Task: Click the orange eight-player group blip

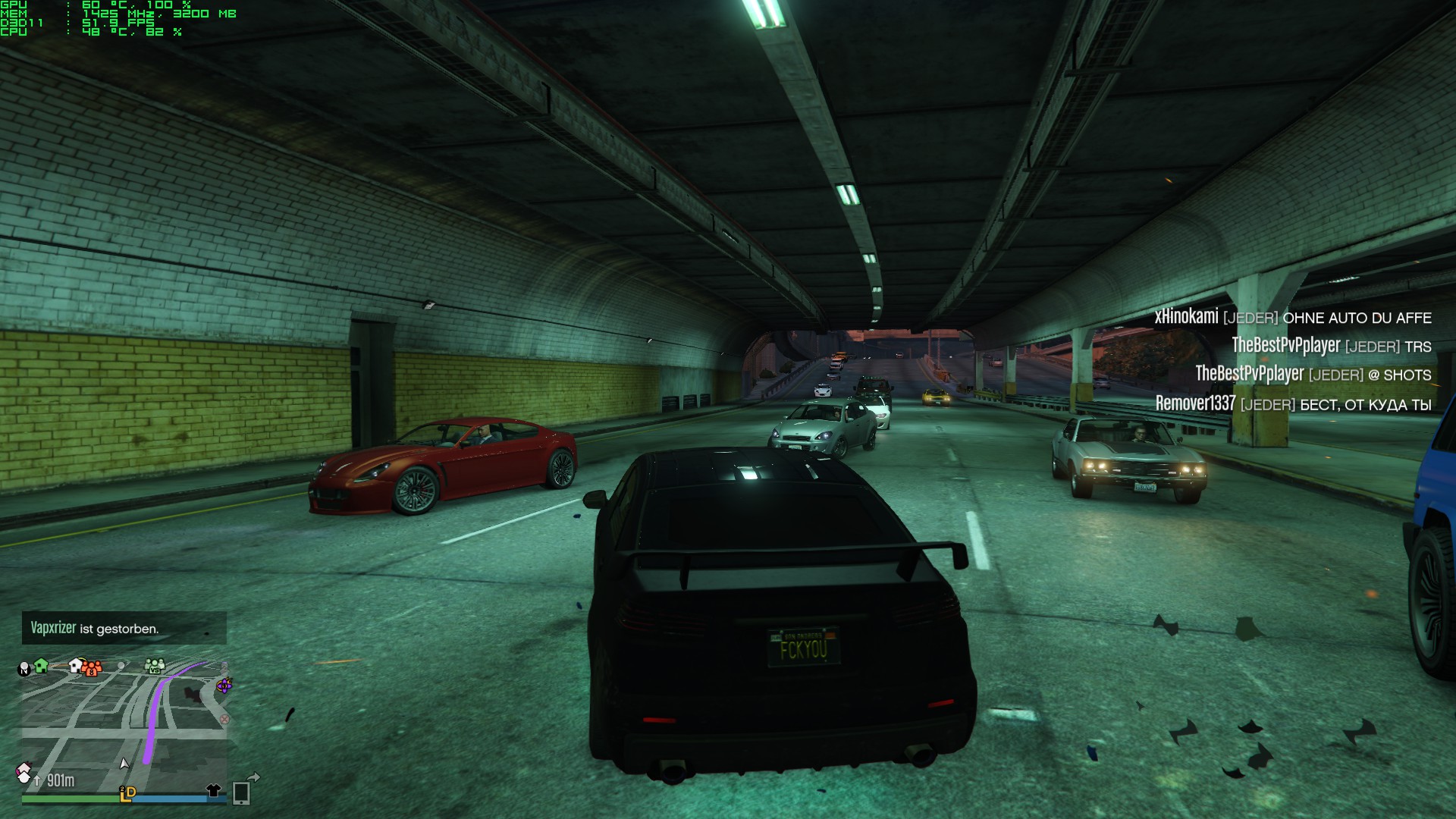Action: click(92, 668)
